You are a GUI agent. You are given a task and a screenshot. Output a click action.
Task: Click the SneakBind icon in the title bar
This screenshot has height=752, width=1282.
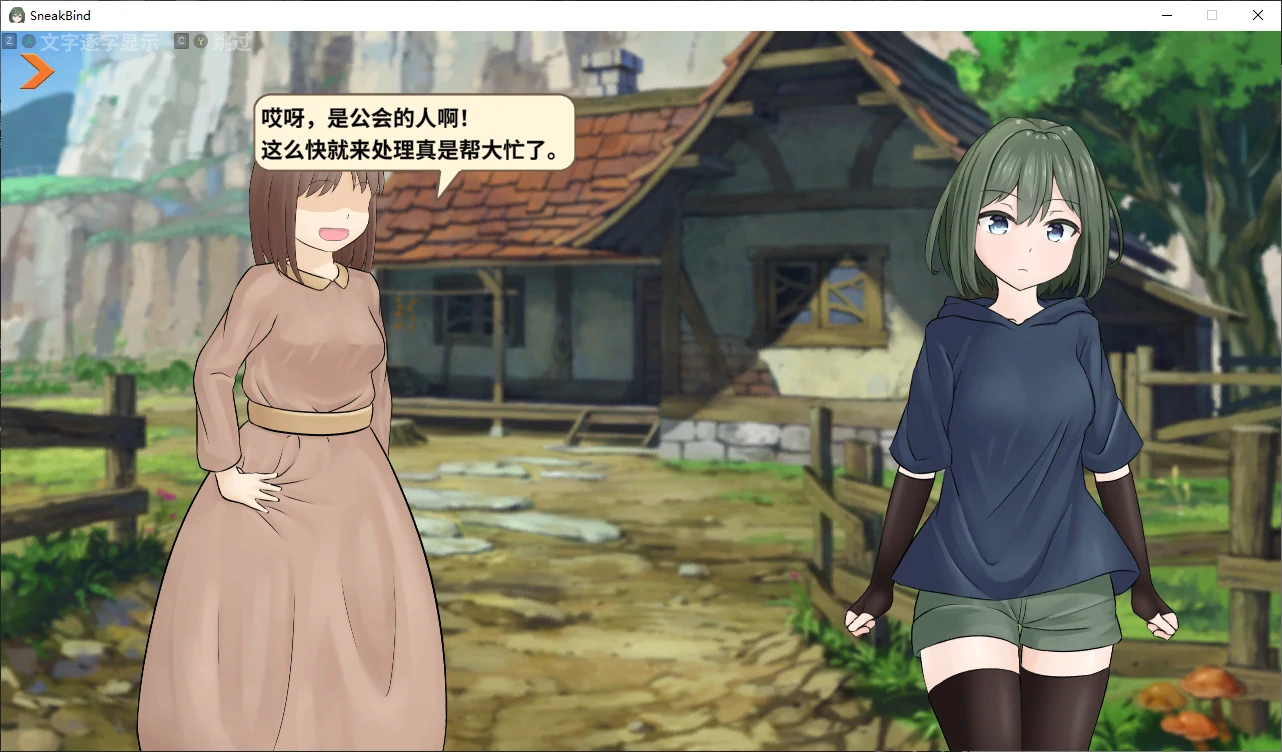(16, 14)
